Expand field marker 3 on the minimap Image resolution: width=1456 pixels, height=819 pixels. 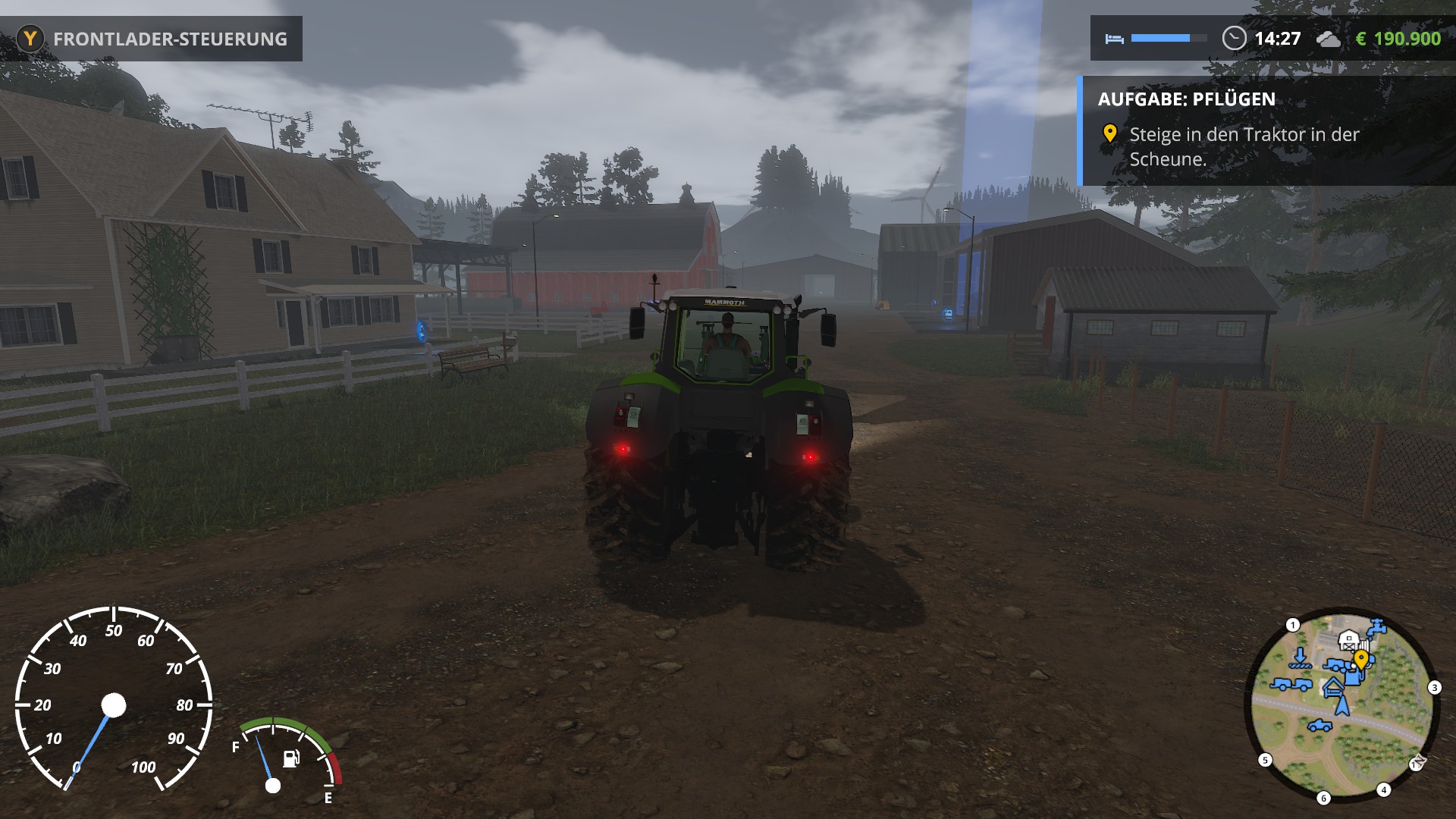pyautogui.click(x=1434, y=687)
